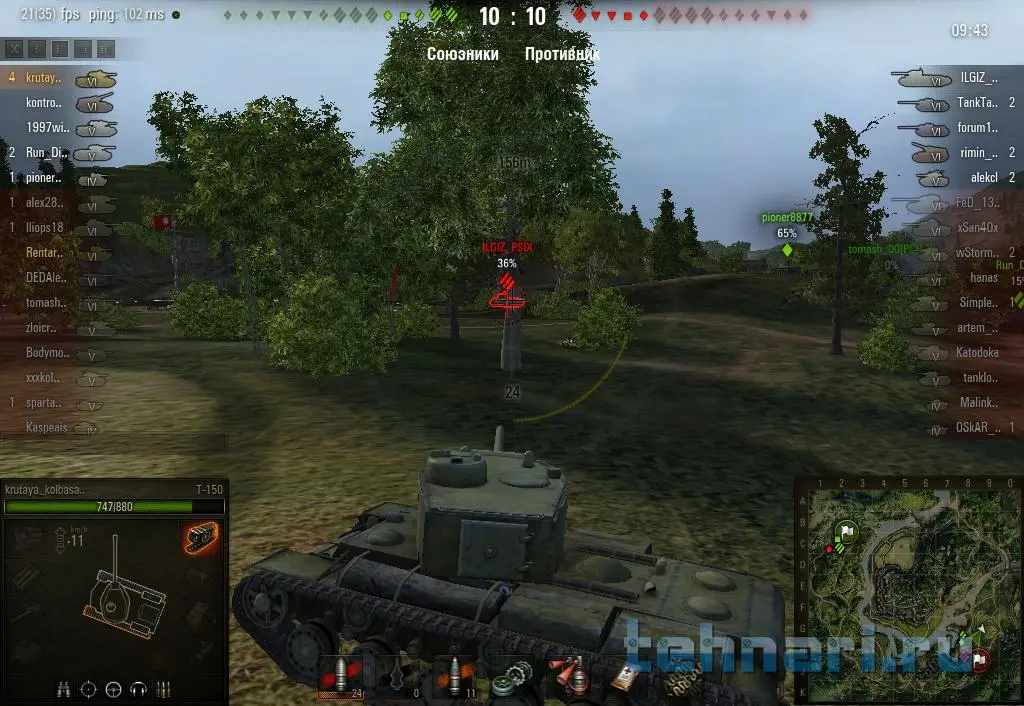Select the shell slot showing 0 rounds
Image resolution: width=1024 pixels, height=706 pixels.
point(398,676)
